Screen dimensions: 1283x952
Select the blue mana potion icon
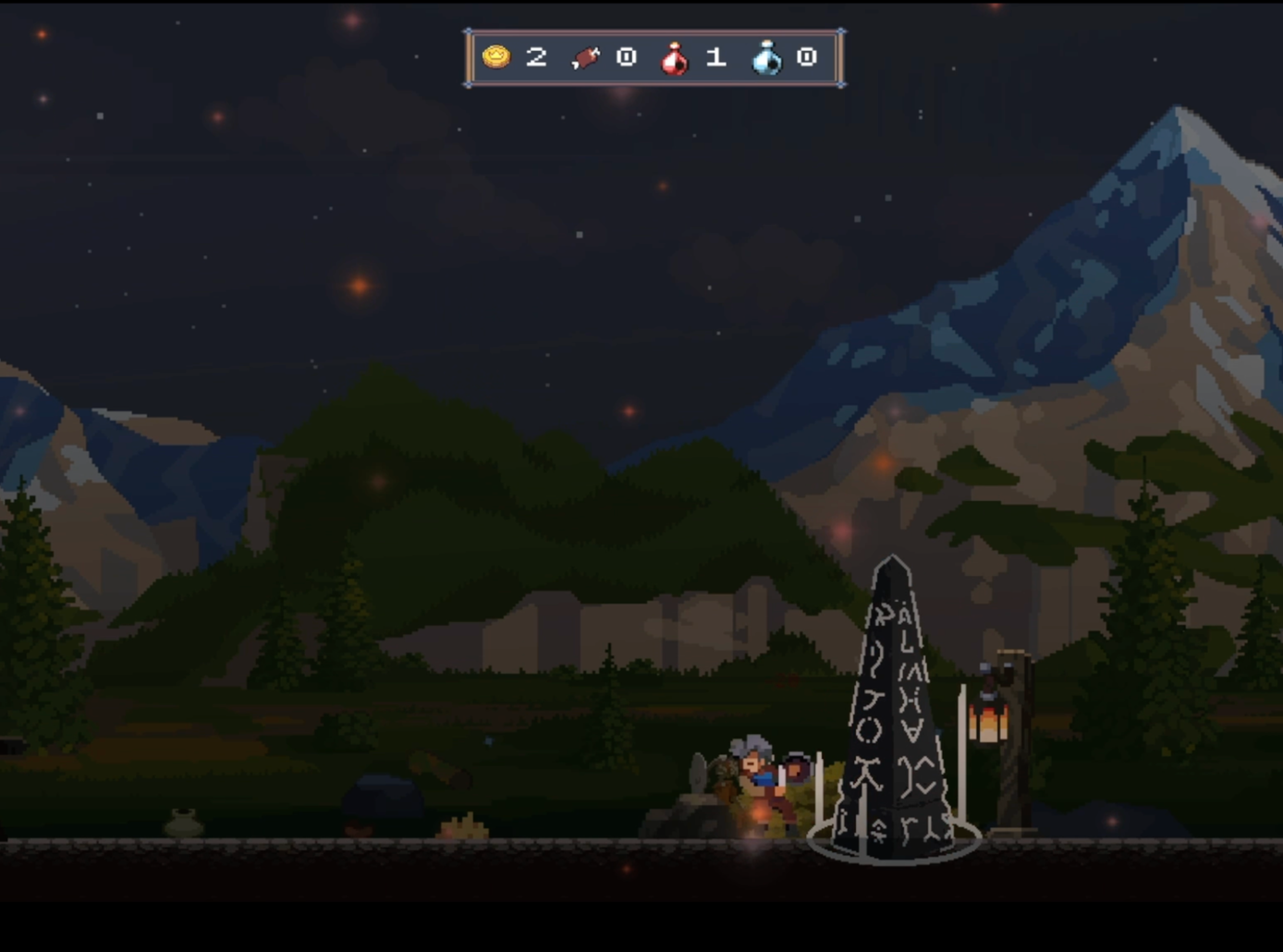(766, 58)
